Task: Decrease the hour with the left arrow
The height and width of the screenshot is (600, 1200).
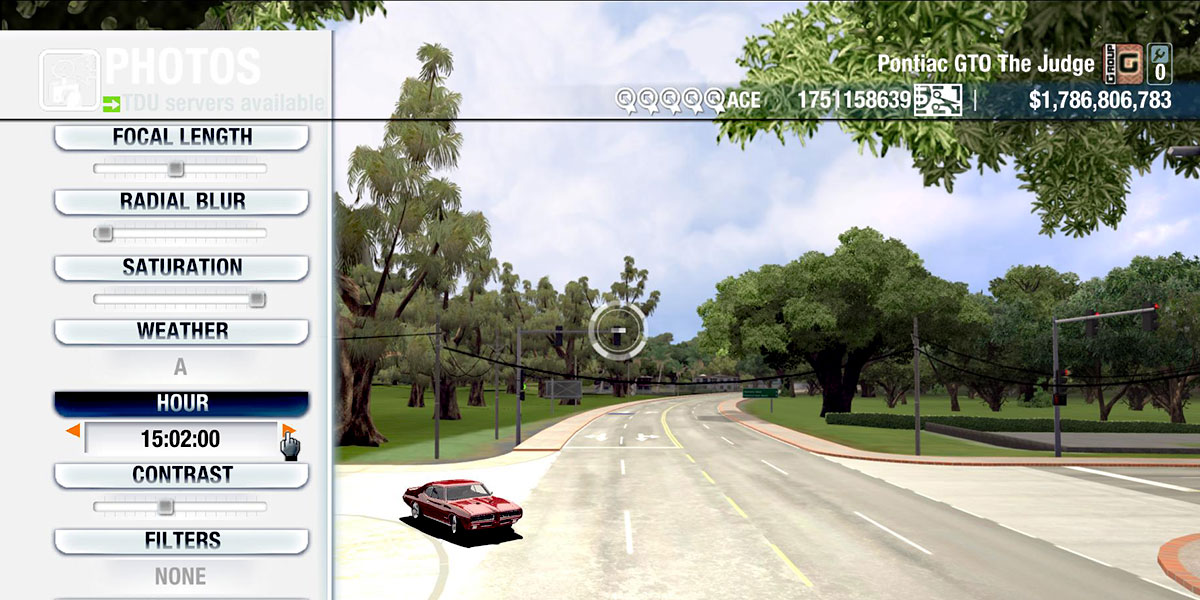Action: pyautogui.click(x=73, y=431)
